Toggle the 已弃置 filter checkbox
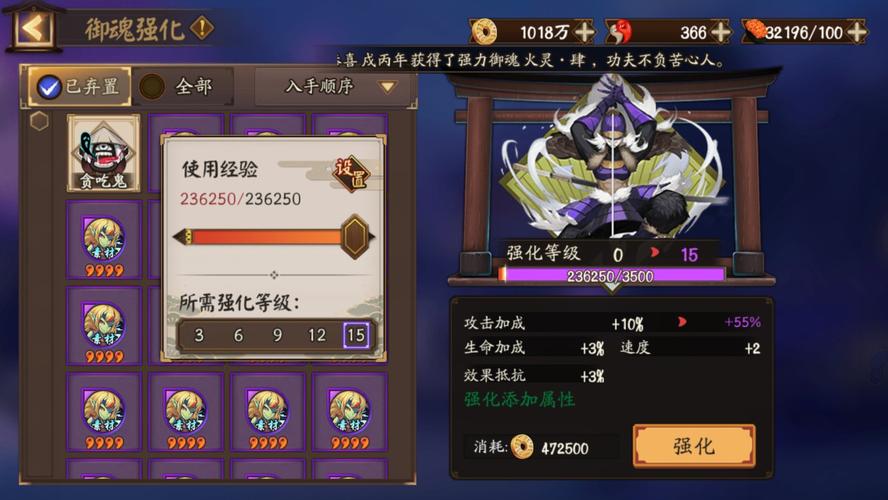Viewport: 888px width, 500px height. [49, 87]
